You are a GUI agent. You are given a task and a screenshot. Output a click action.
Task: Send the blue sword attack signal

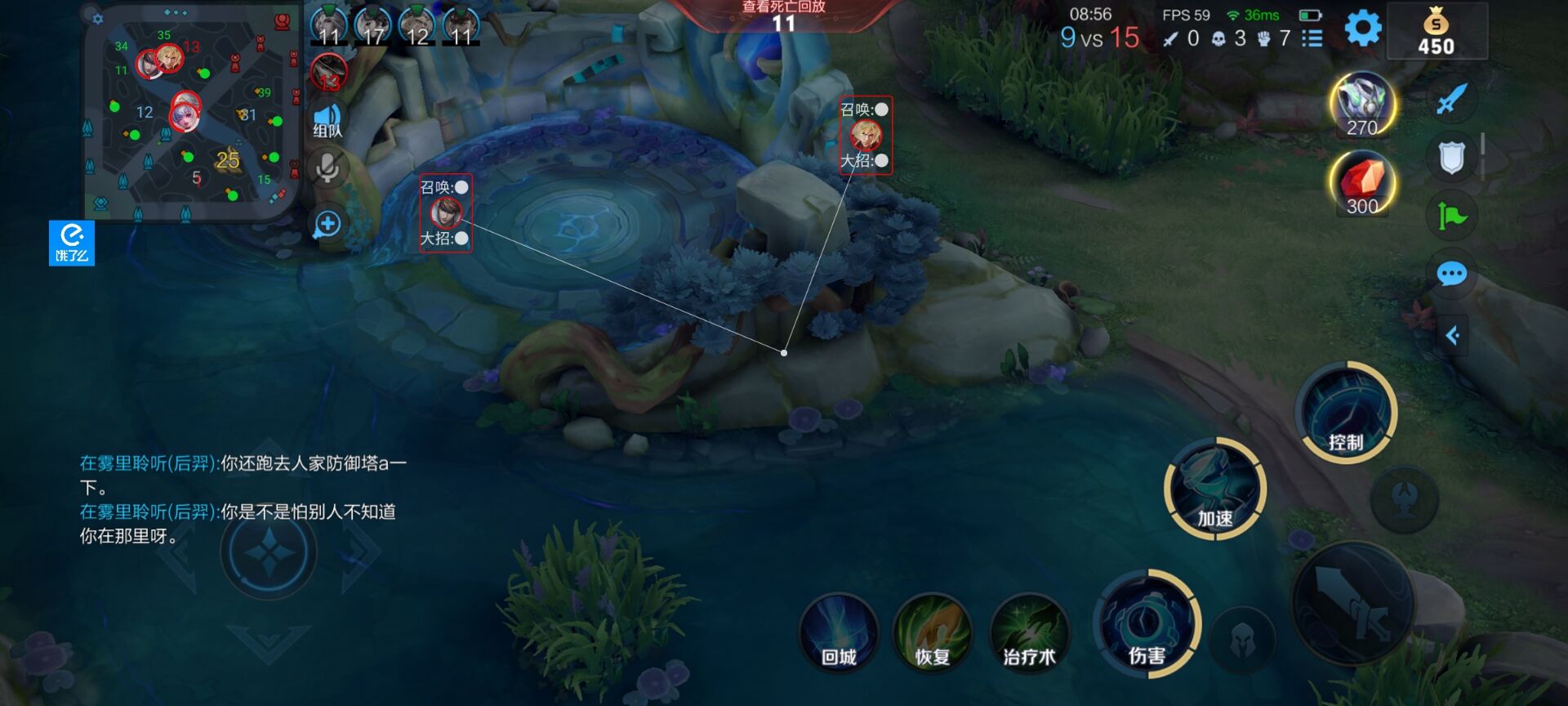click(1451, 100)
